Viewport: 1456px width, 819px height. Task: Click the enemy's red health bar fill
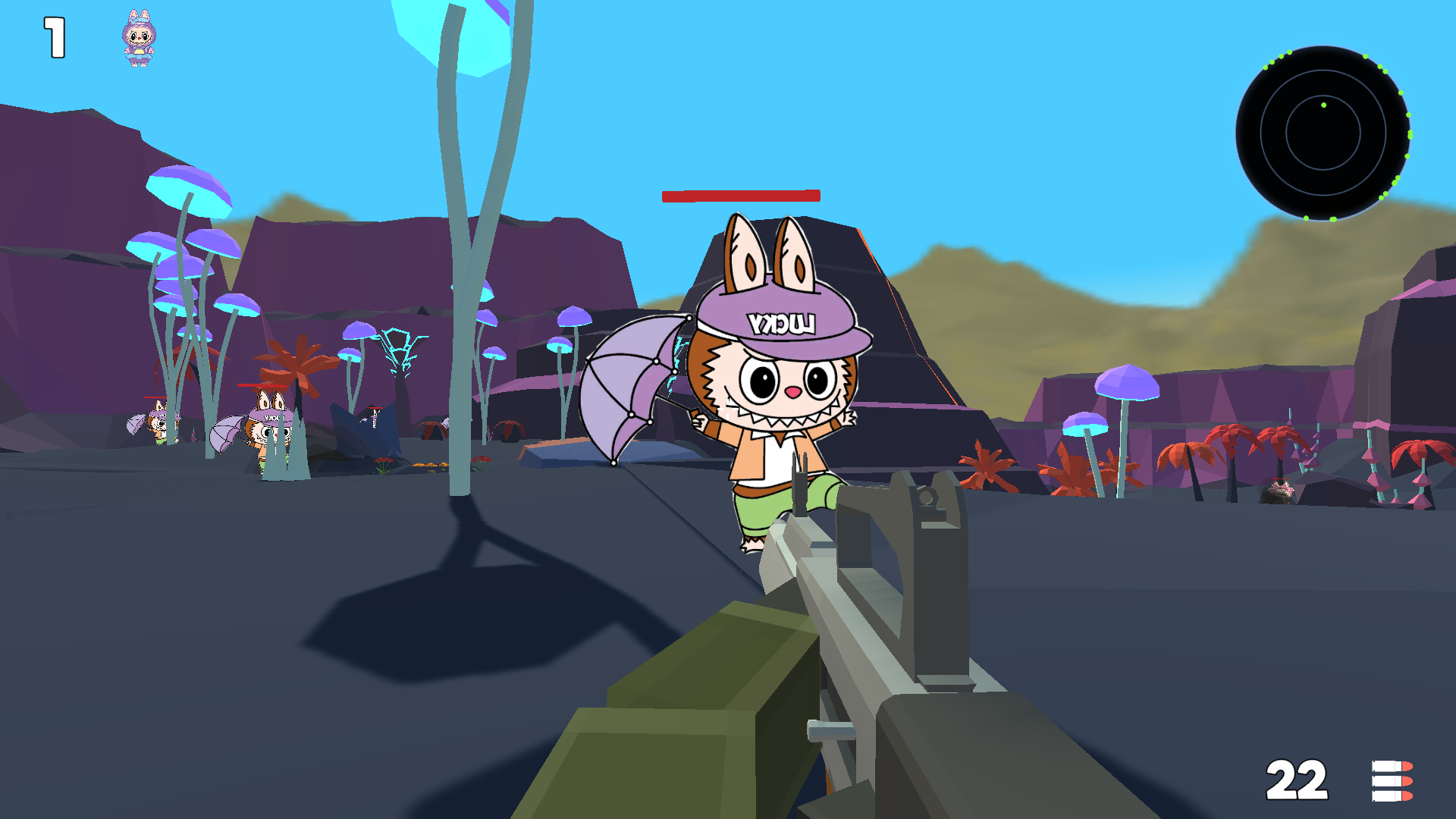pyautogui.click(x=739, y=196)
